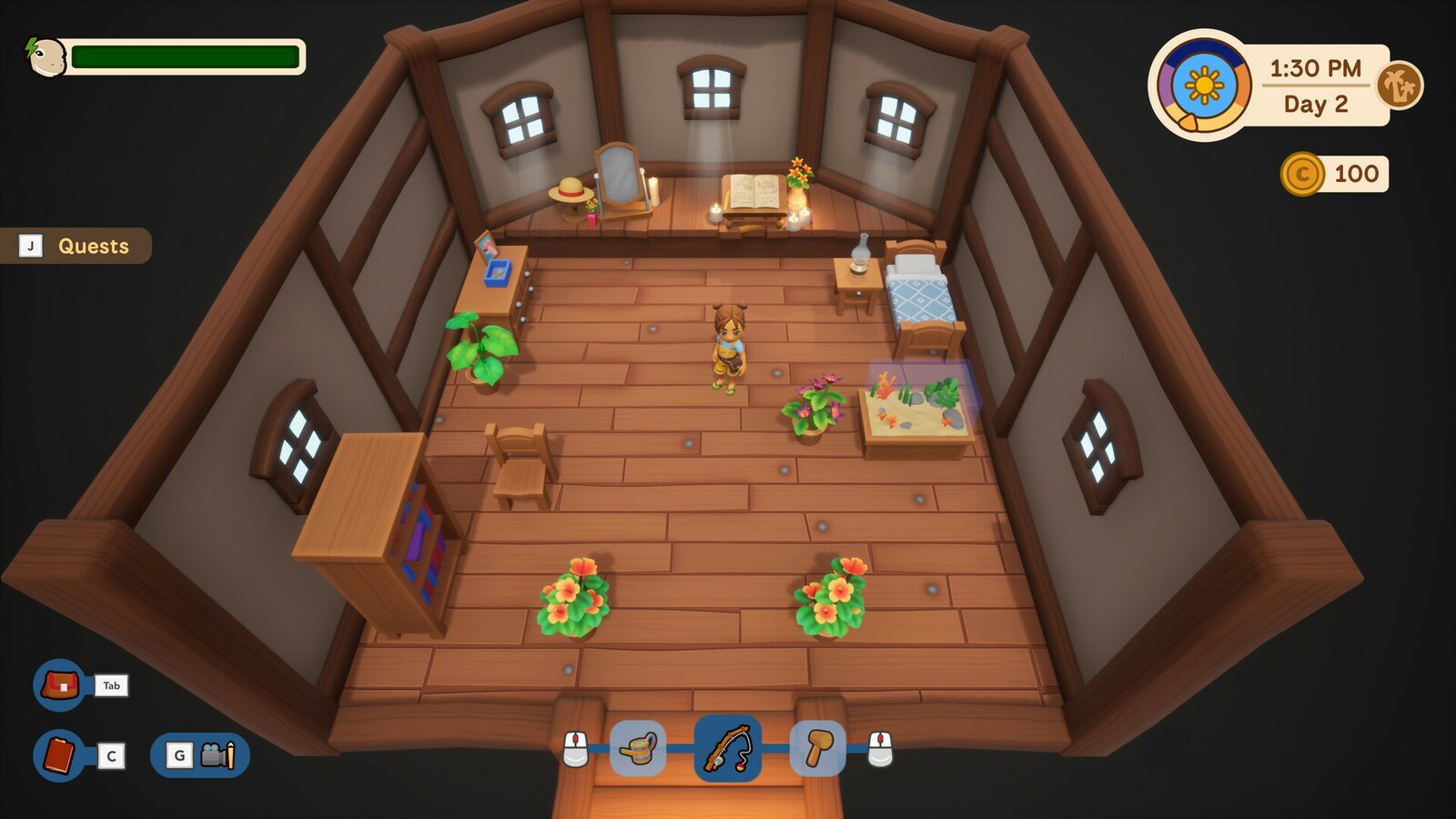The width and height of the screenshot is (1456, 819).
Task: Choose the wooden mallet hotbar slot
Action: click(x=817, y=749)
